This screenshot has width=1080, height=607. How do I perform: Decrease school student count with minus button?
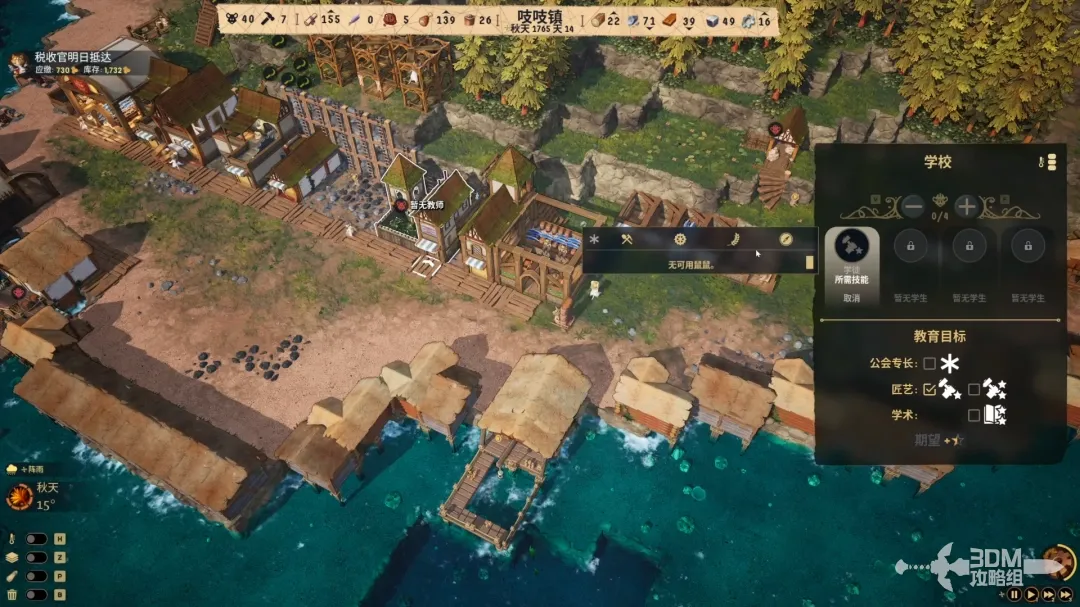point(913,207)
